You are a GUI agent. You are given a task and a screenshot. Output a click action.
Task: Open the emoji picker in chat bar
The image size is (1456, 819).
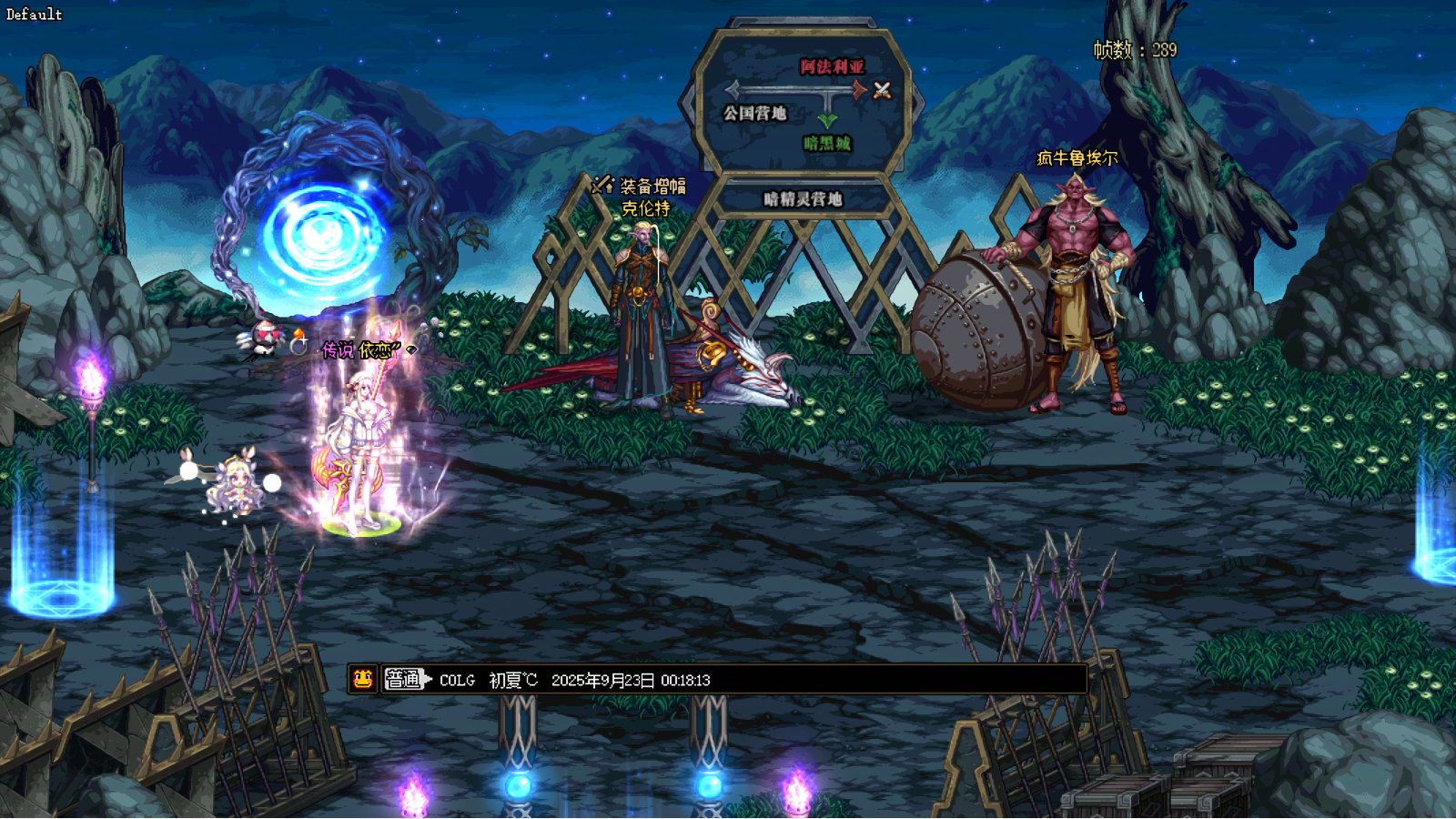tap(363, 679)
